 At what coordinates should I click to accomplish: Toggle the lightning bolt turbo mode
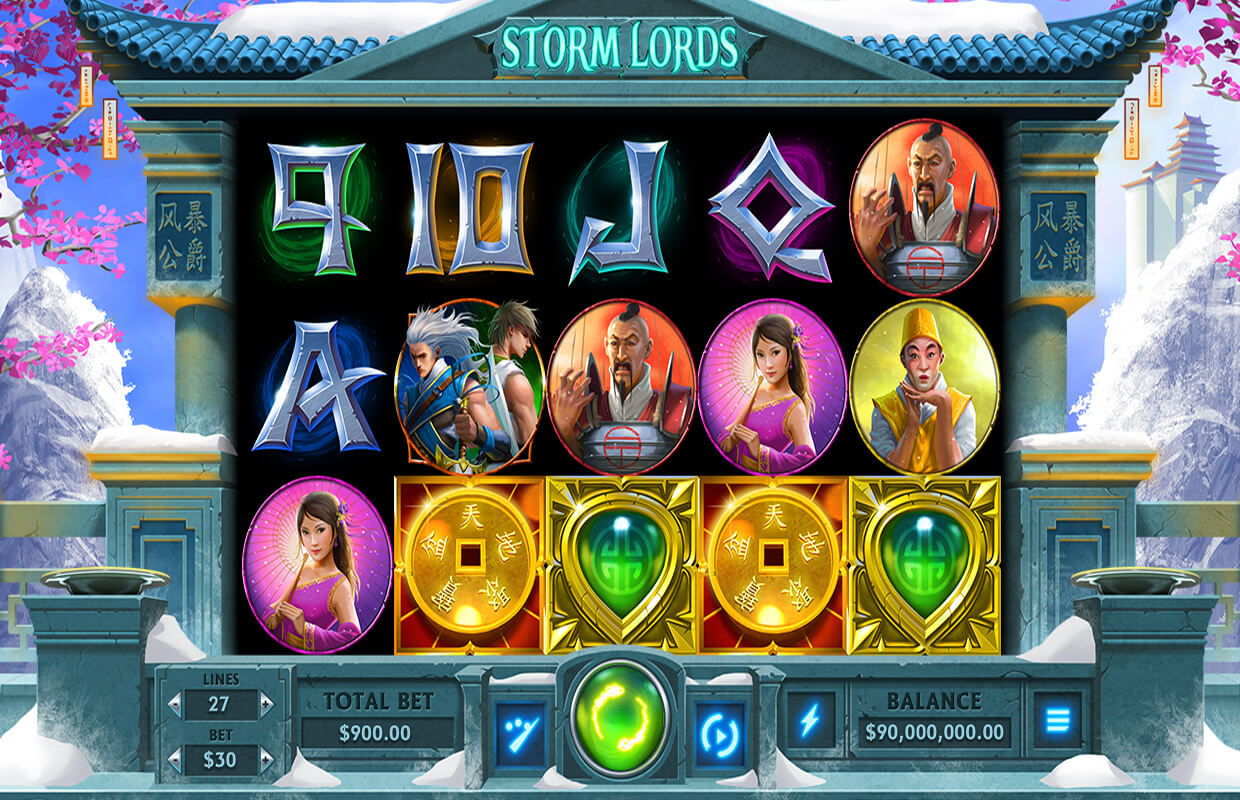(810, 718)
